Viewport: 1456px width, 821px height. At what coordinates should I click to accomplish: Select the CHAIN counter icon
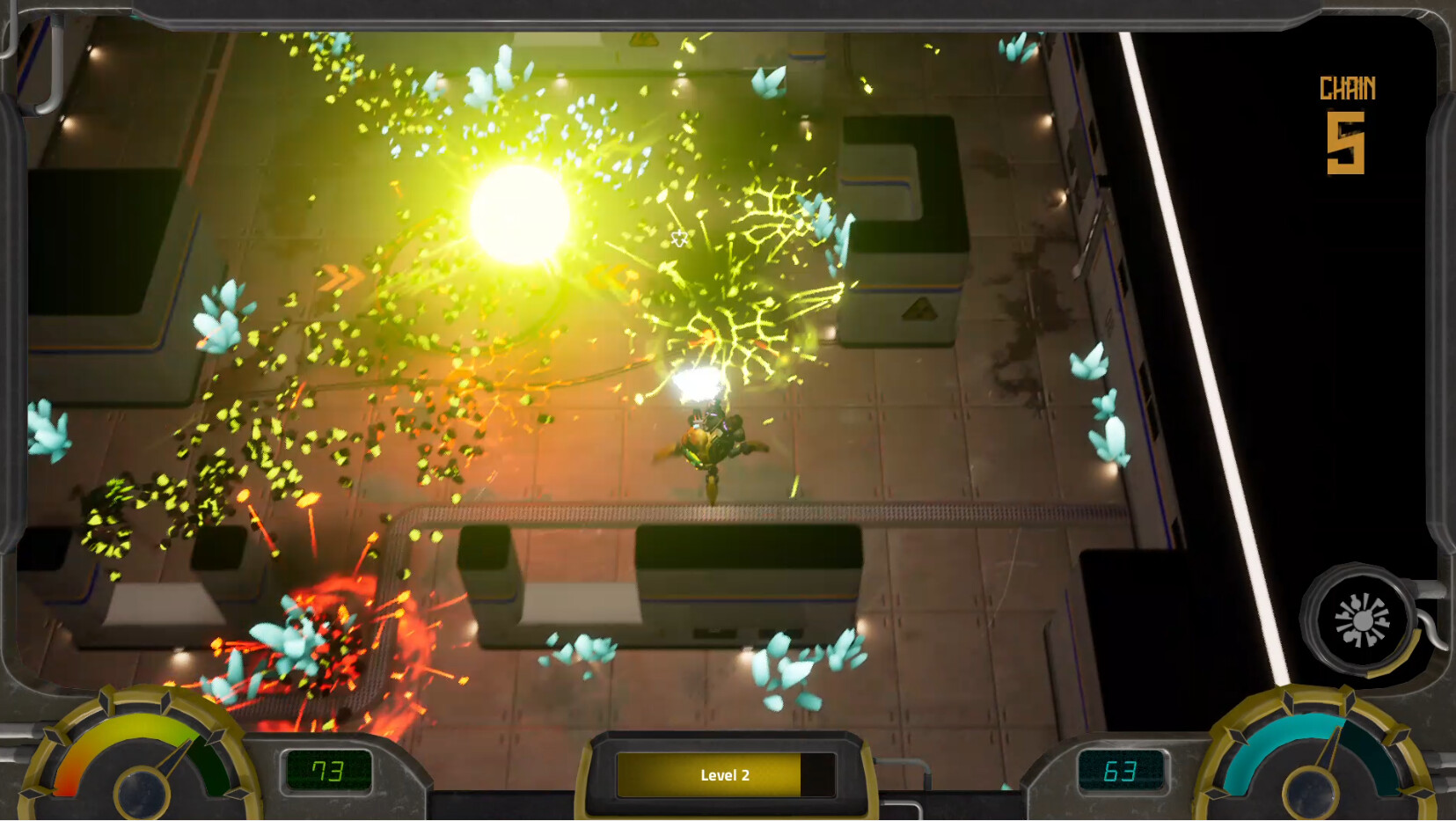pyautogui.click(x=1346, y=88)
